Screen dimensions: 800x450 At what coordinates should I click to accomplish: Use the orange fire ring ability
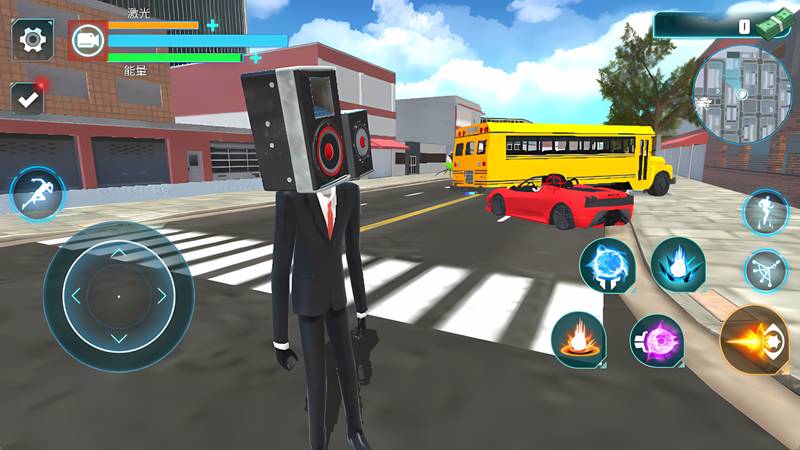click(578, 340)
